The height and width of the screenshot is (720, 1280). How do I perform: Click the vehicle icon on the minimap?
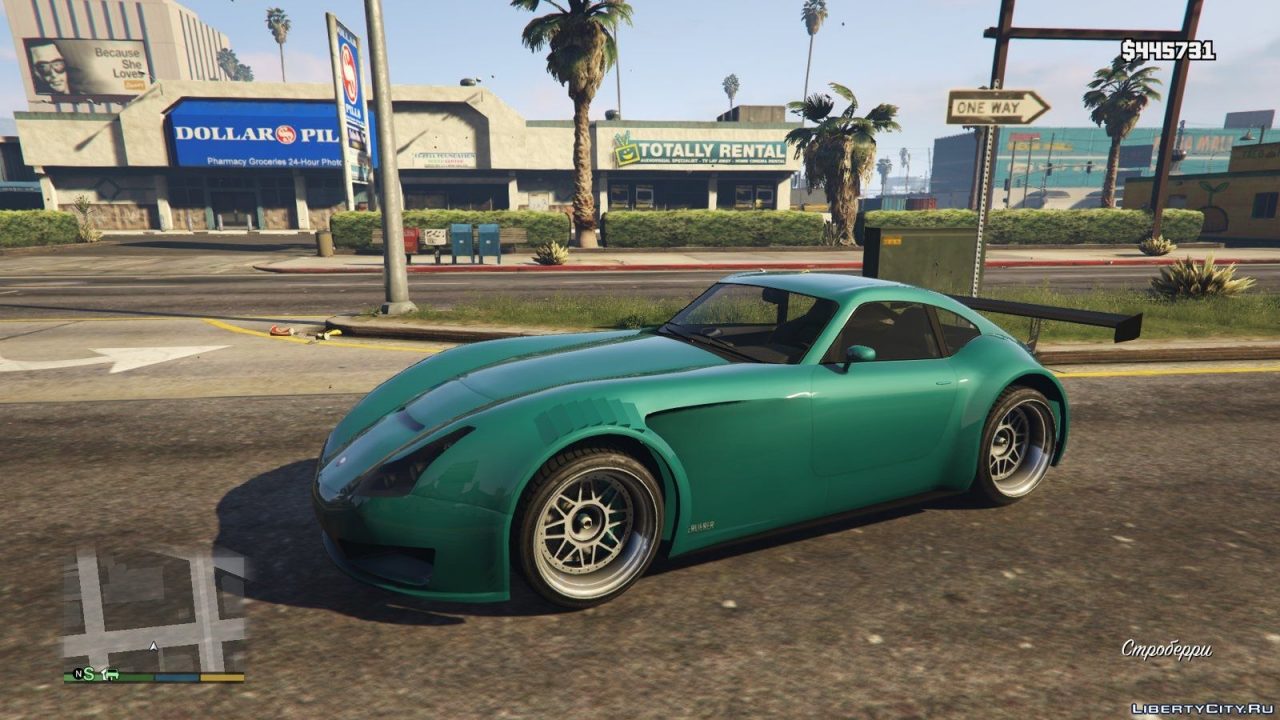click(x=112, y=673)
